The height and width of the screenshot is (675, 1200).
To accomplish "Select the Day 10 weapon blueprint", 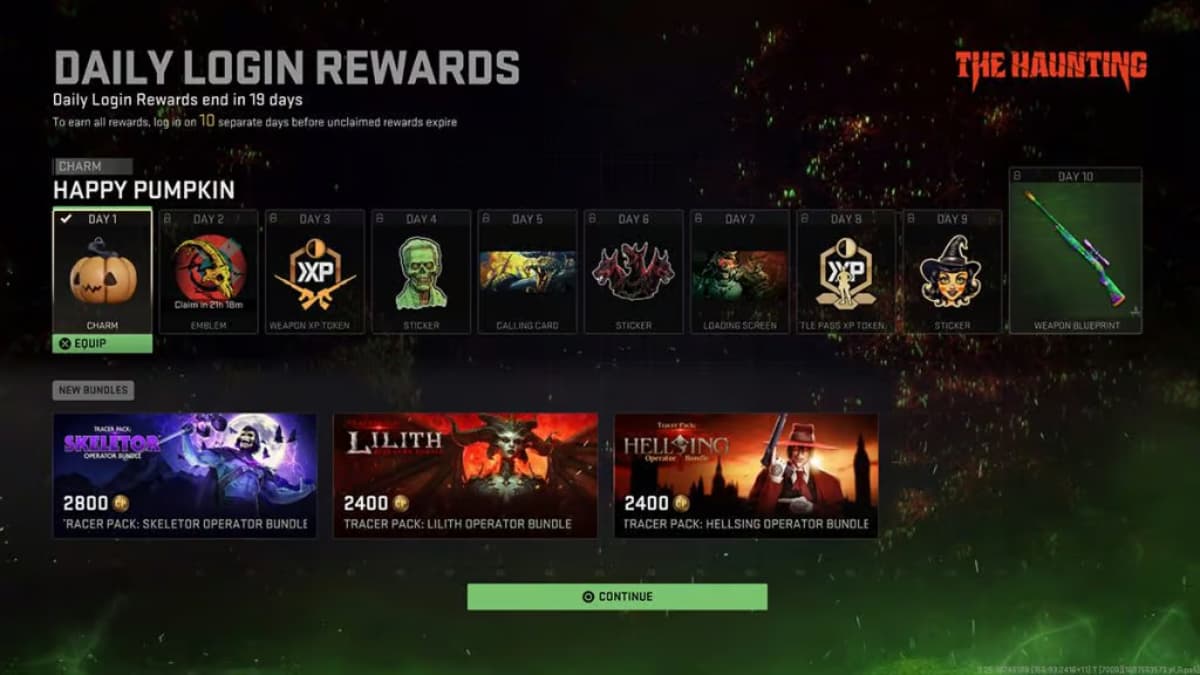I will click(x=1075, y=250).
